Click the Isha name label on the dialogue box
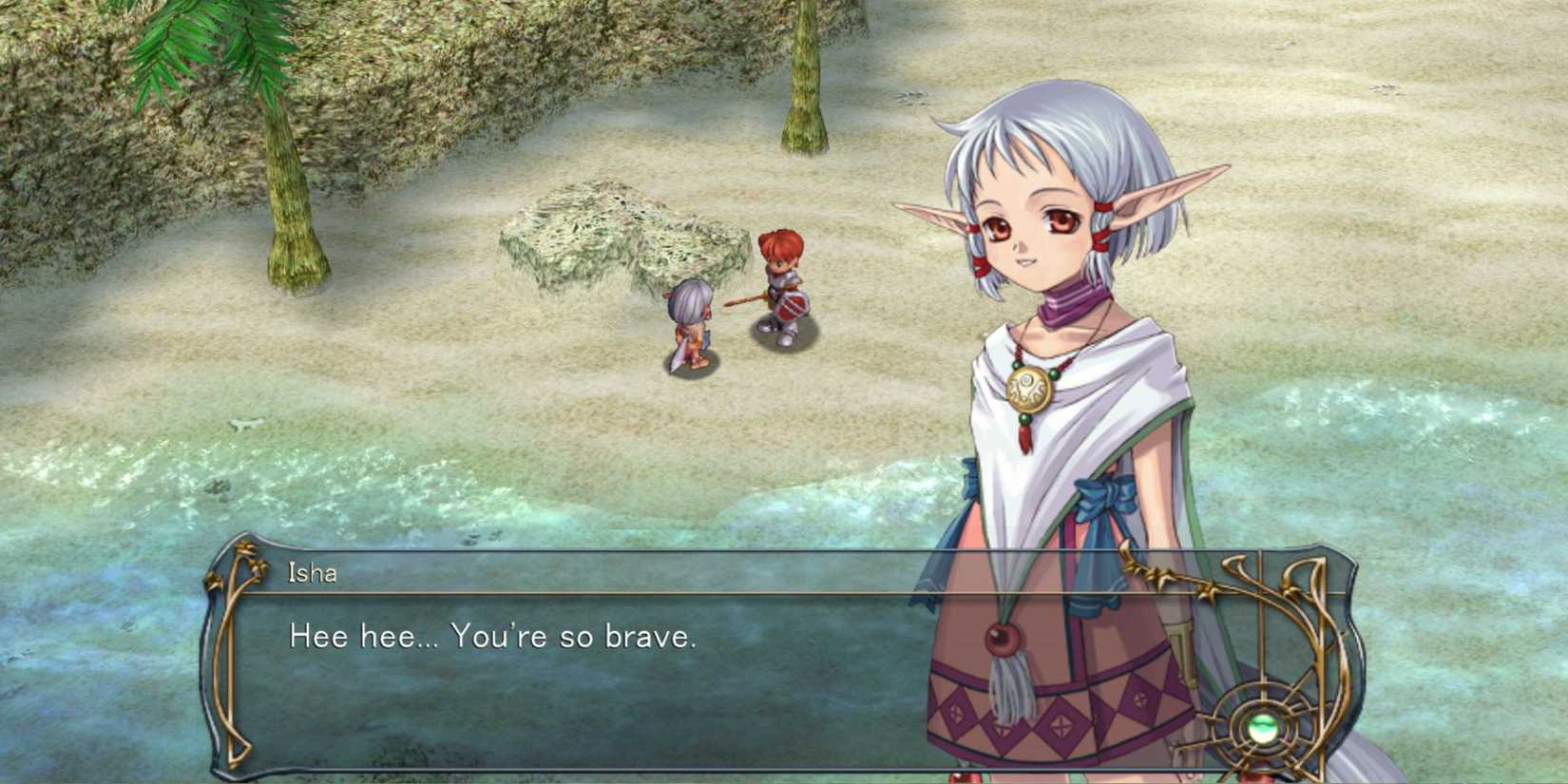This screenshot has height=784, width=1568. (314, 573)
